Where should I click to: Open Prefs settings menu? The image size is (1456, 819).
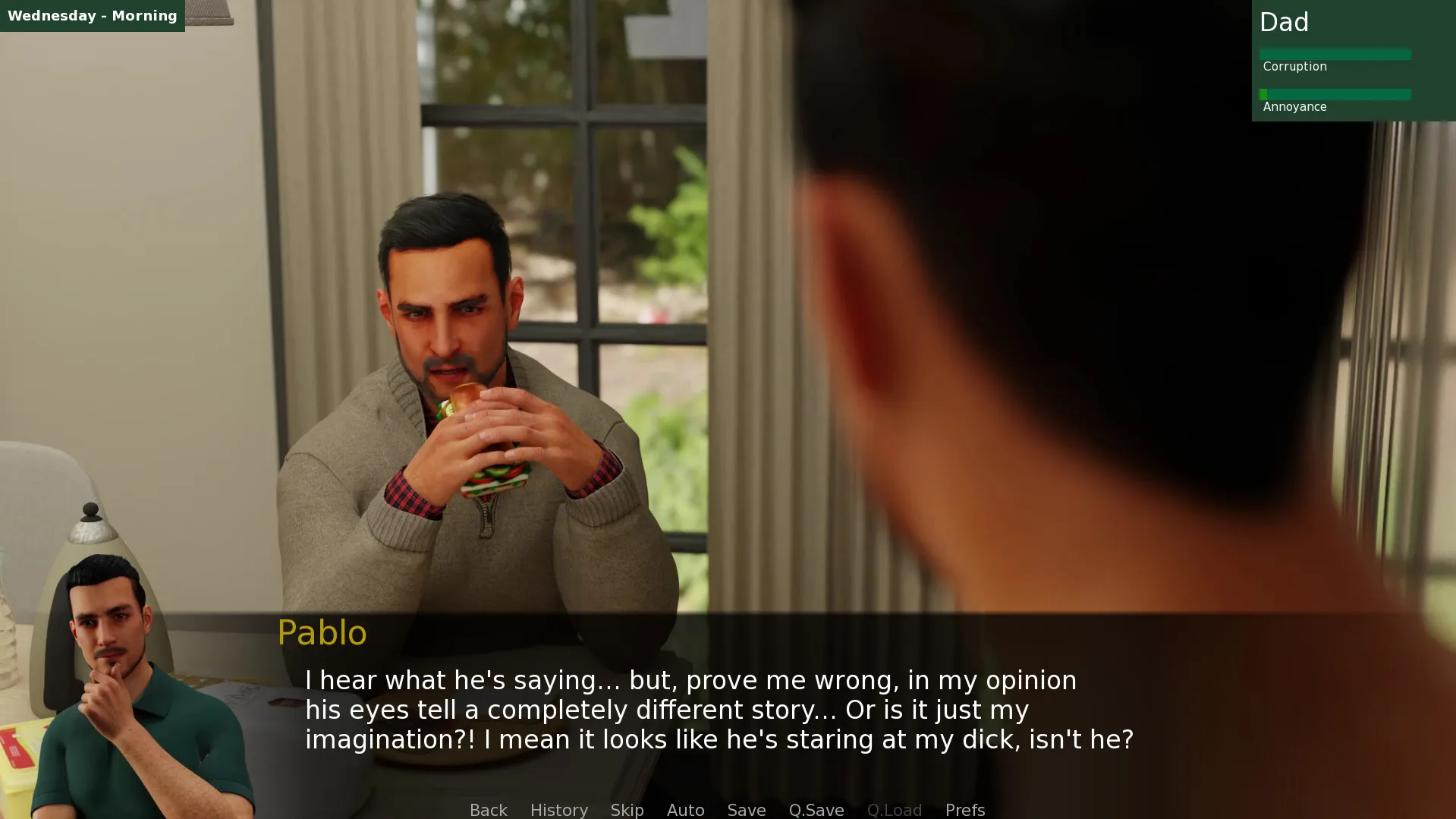(964, 809)
